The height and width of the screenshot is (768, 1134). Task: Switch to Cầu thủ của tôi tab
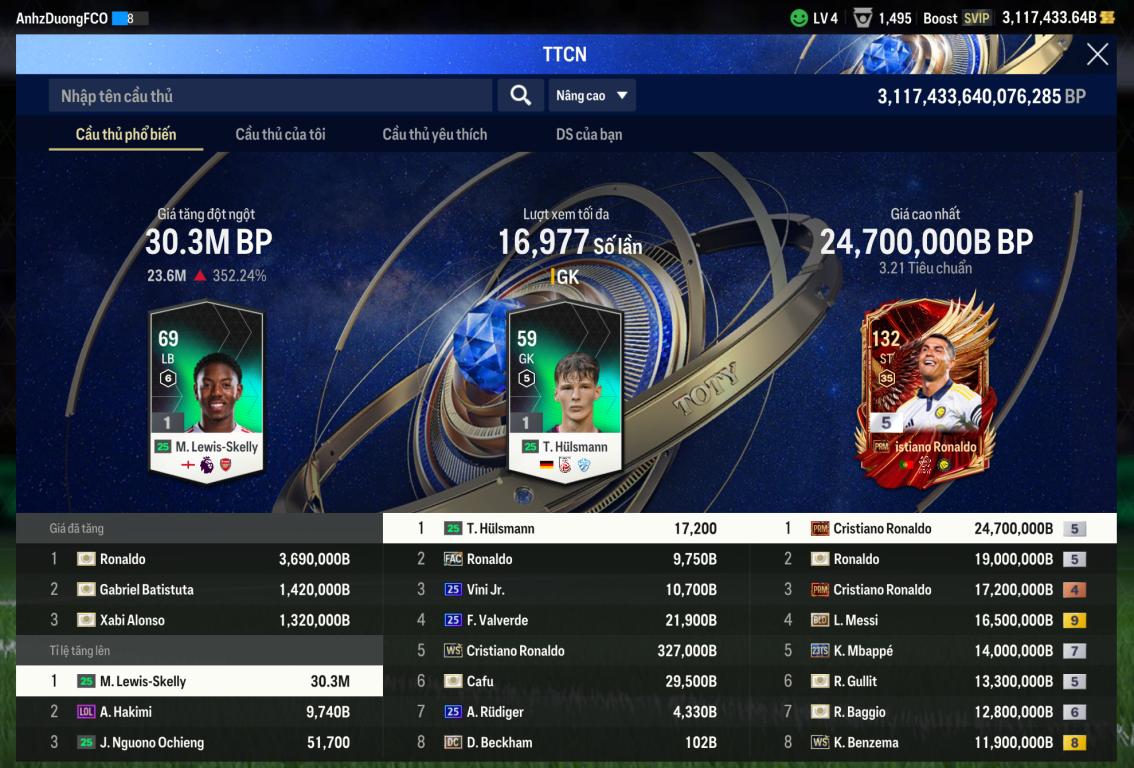tap(280, 134)
